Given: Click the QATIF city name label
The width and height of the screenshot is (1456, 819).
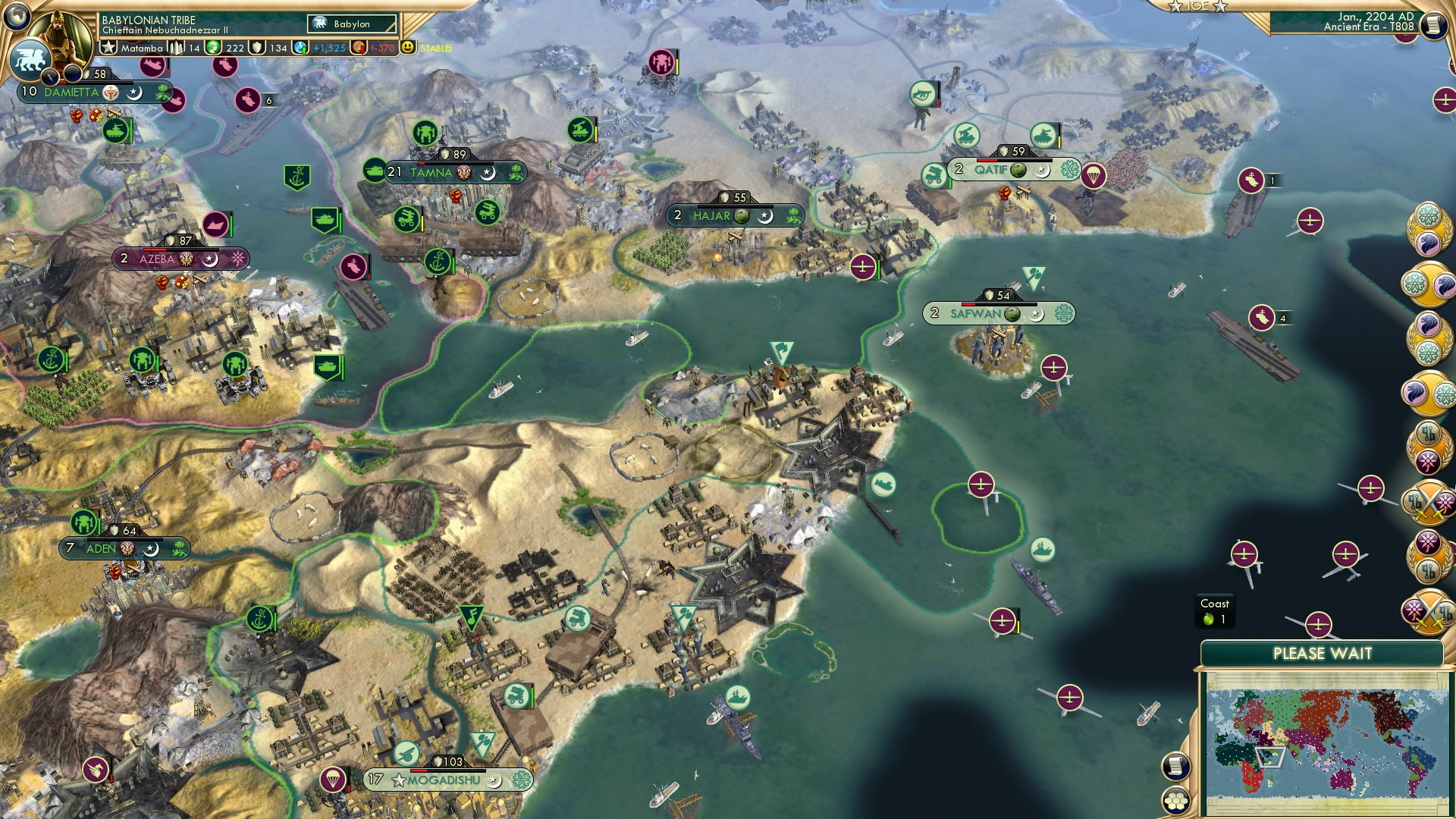Looking at the screenshot, I should pos(992,170).
